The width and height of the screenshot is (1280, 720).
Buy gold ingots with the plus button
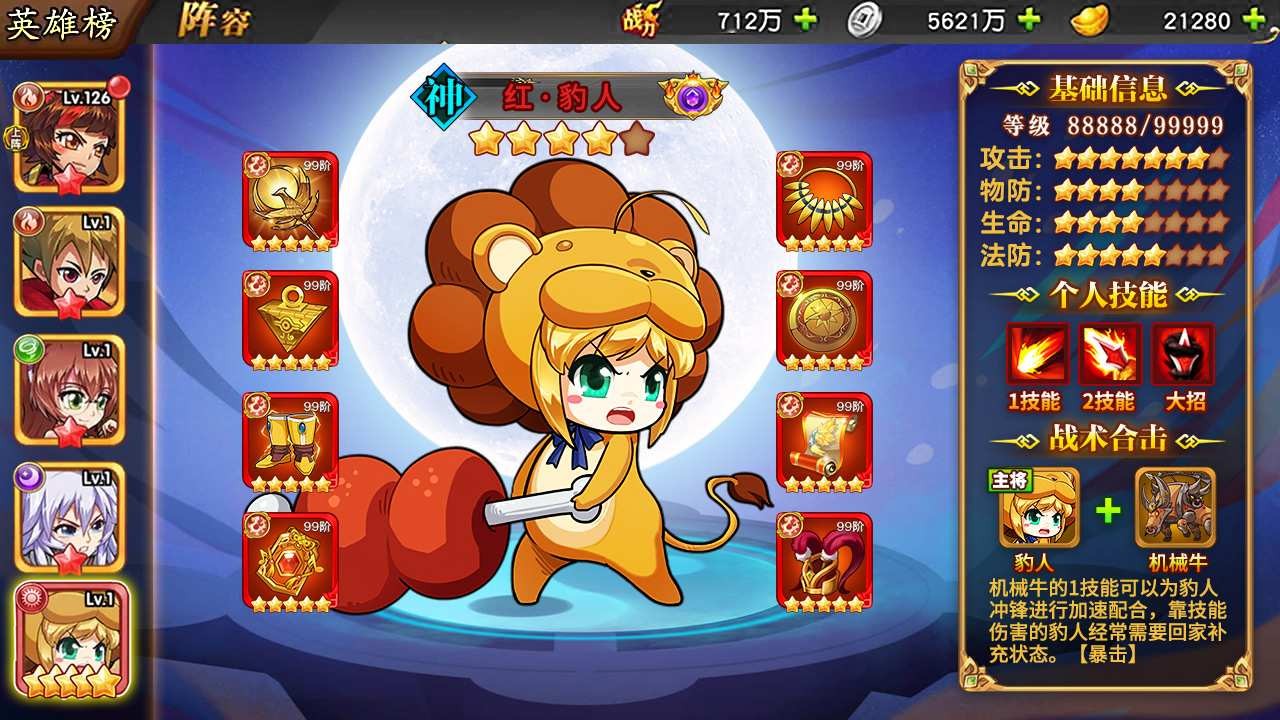coord(1252,19)
